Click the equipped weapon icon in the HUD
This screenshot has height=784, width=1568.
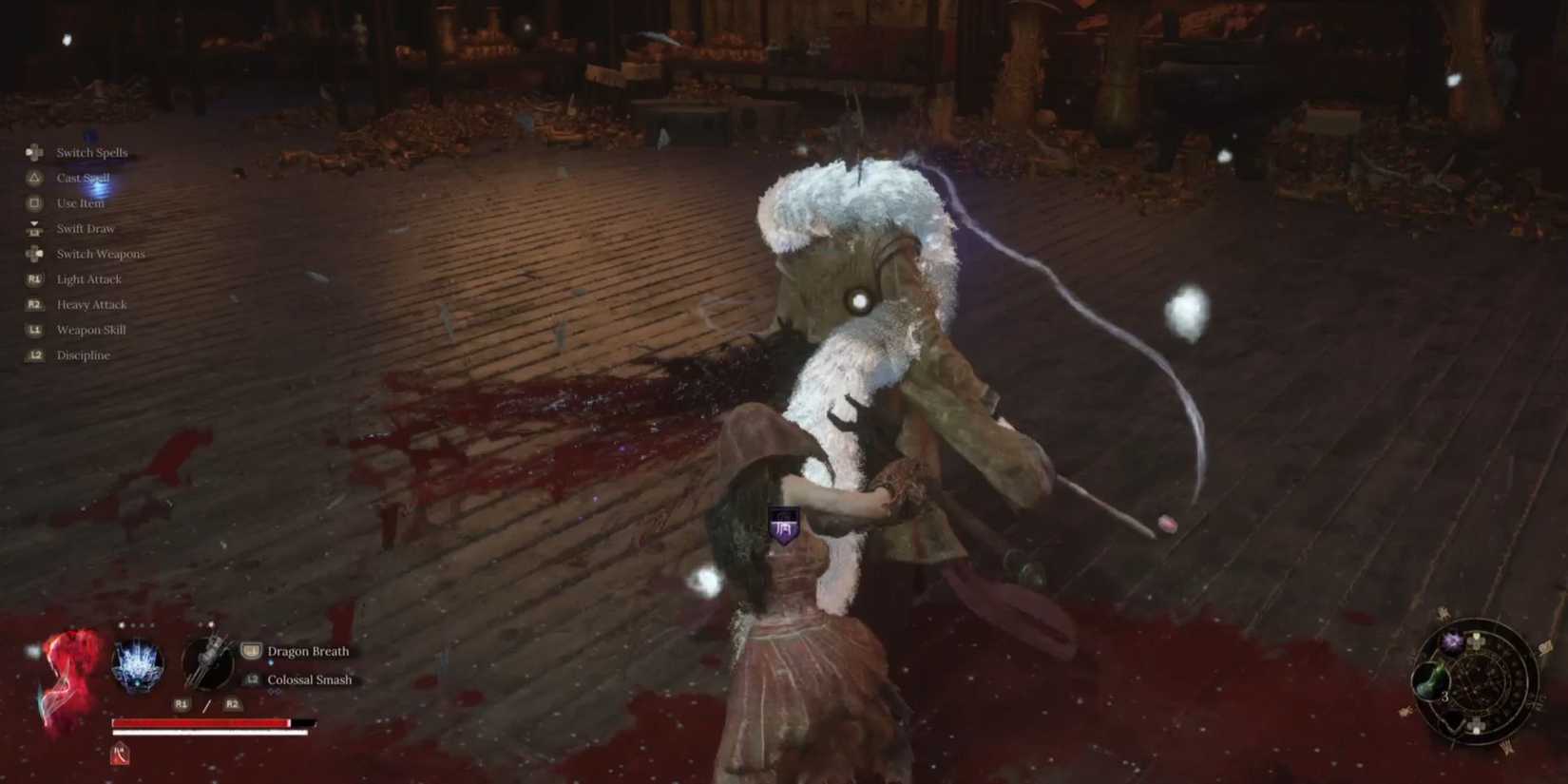click(x=208, y=663)
